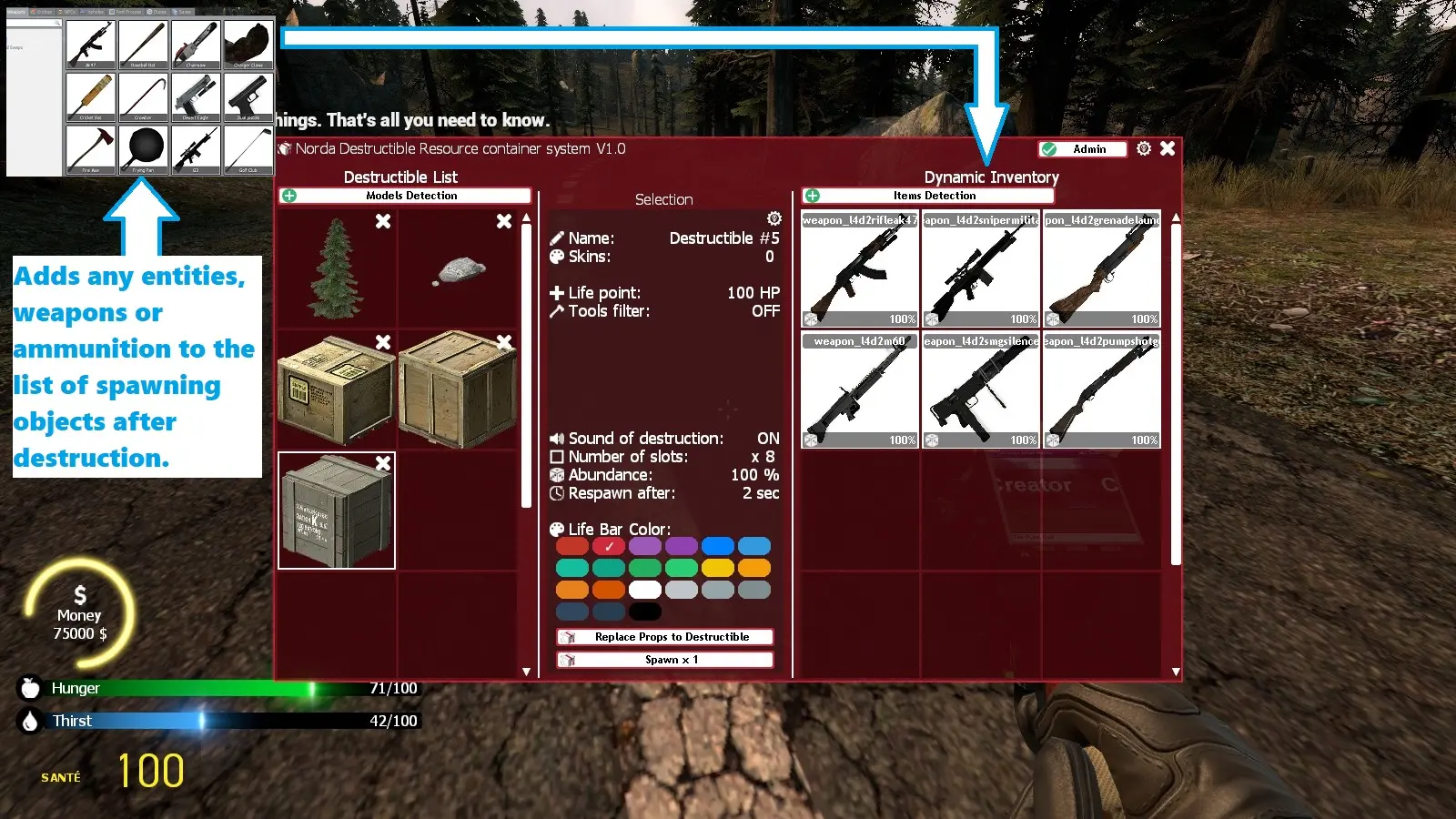Toggle the Admin status with green checkmark
This screenshot has height=819, width=1456.
[x=1082, y=148]
